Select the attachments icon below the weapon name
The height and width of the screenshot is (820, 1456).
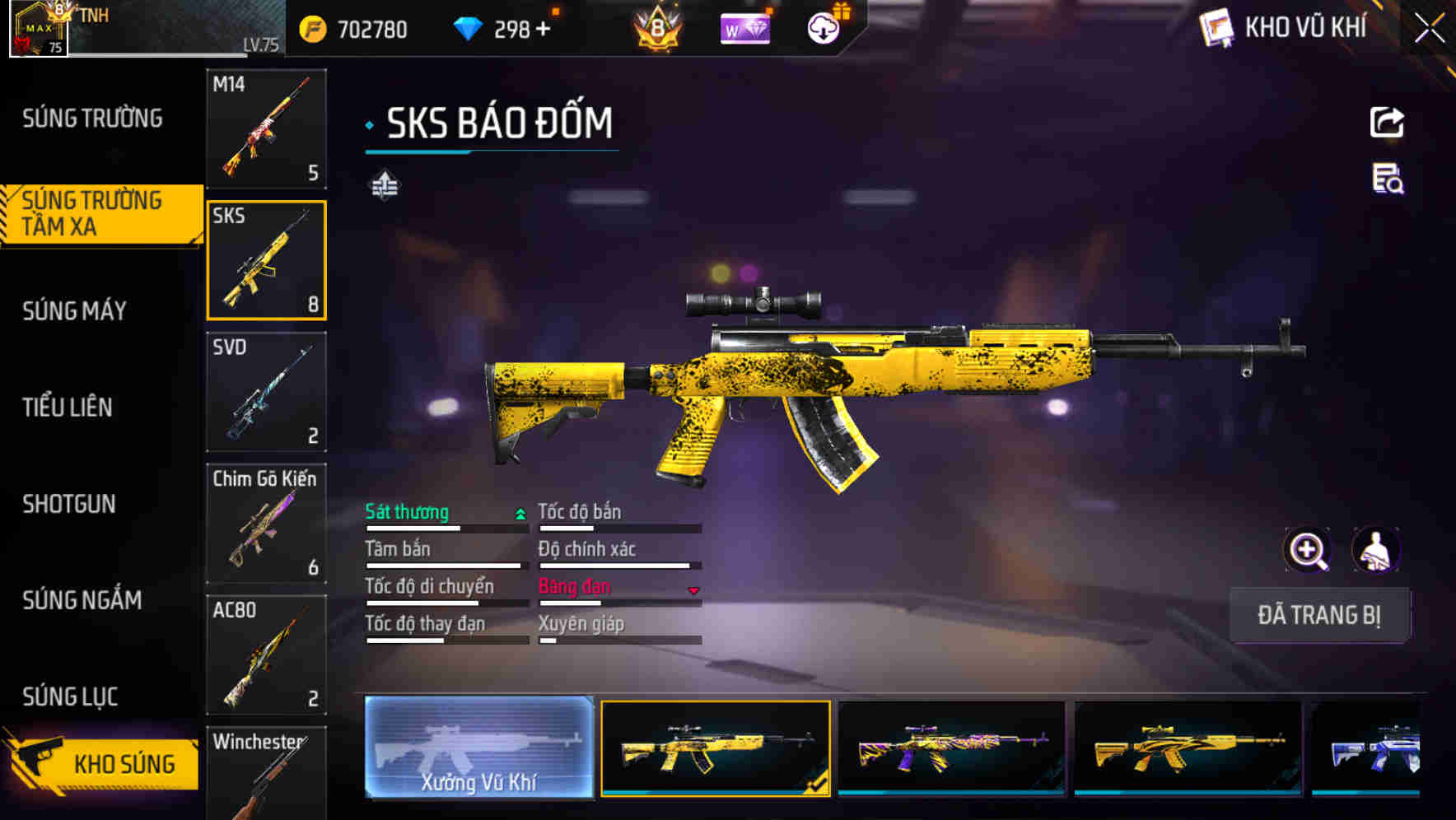[384, 186]
